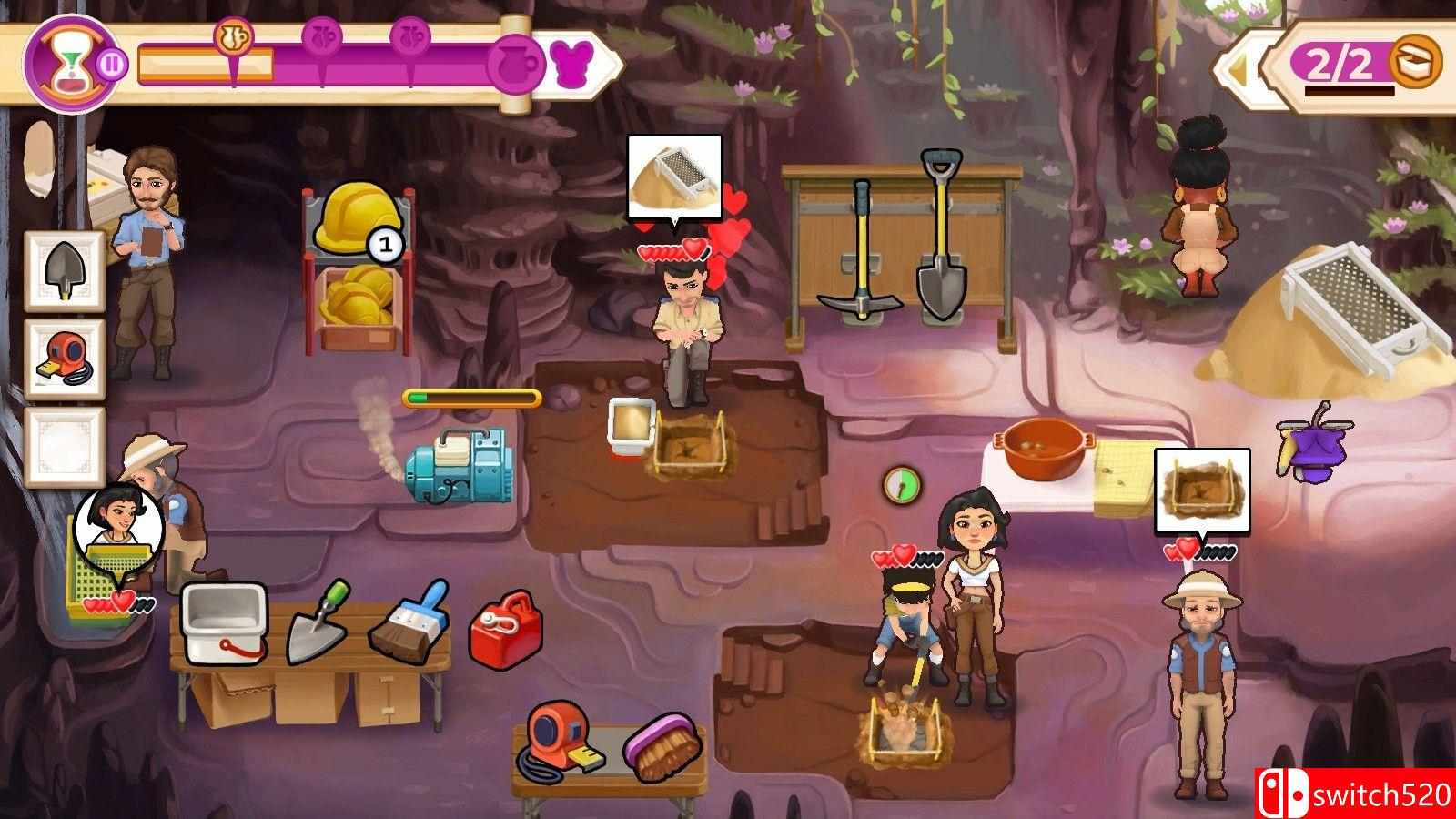Grab the white bucket from the table
This screenshot has width=1456, height=819.
[224, 623]
